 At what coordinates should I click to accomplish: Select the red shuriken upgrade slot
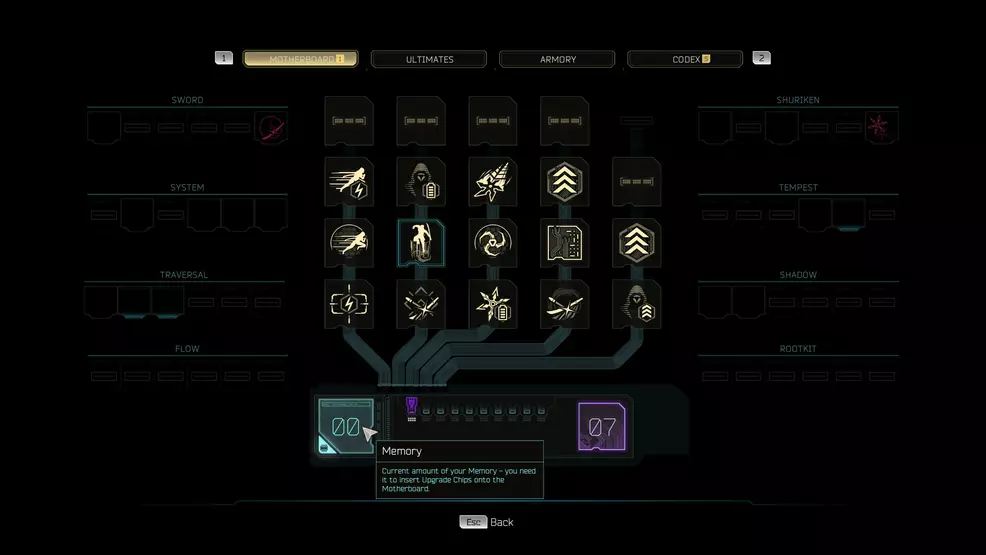[x=881, y=128]
